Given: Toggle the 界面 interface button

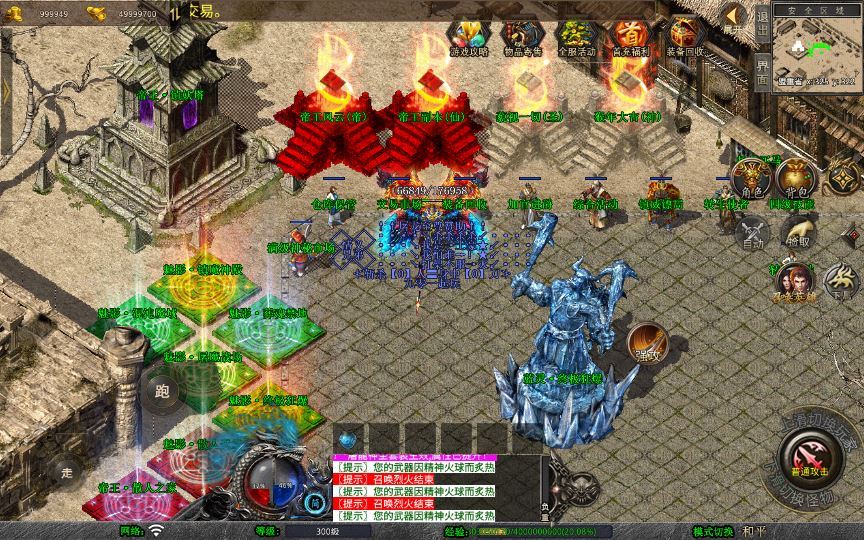Looking at the screenshot, I should (761, 70).
